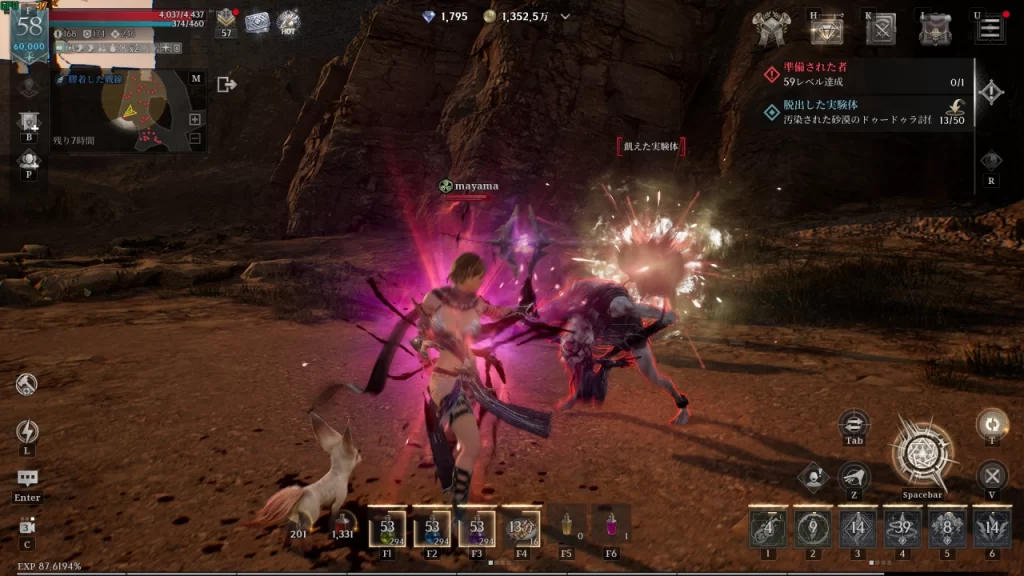
Task: Open the diamond shop icon
Action: click(826, 31)
